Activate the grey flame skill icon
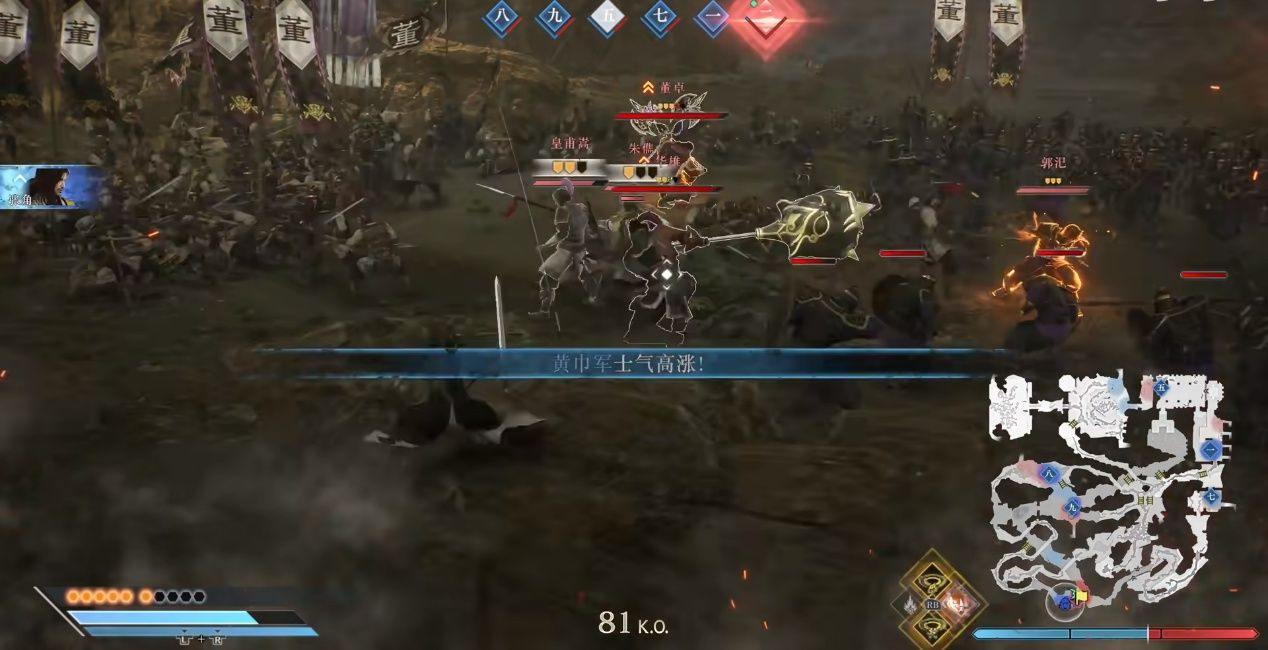Image resolution: width=1268 pixels, height=650 pixels. pos(910,603)
